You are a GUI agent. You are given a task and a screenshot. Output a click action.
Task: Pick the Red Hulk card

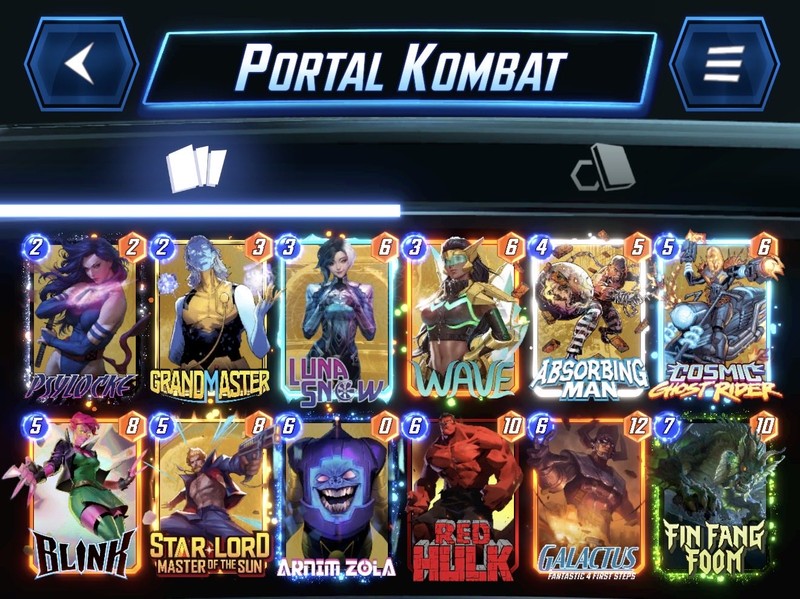point(464,497)
